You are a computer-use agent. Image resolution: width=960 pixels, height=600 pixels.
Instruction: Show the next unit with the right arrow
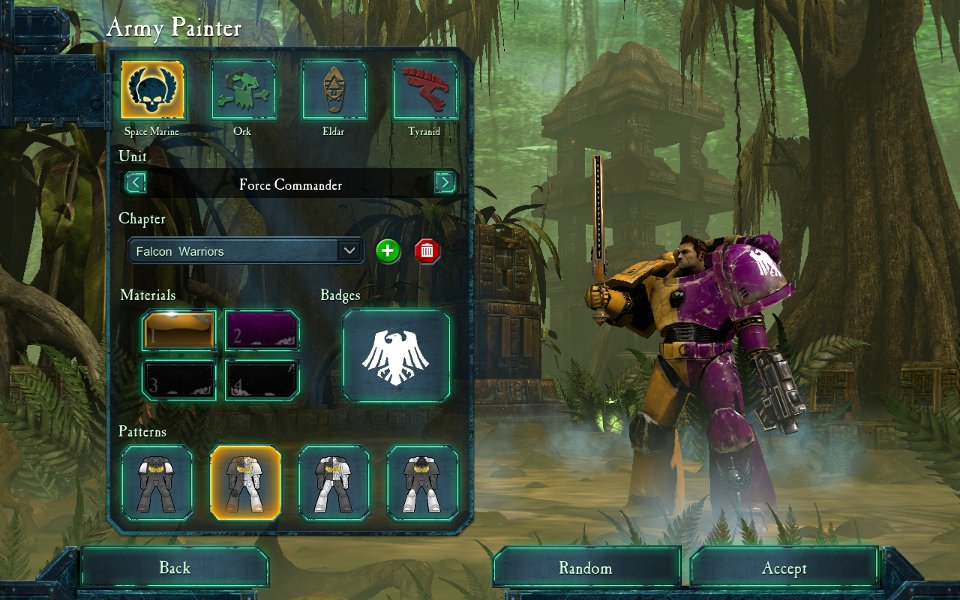click(x=446, y=183)
